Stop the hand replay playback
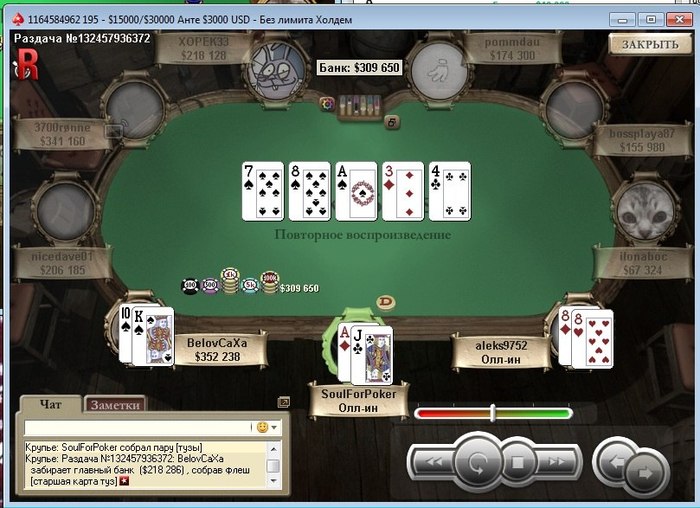Image resolution: width=700 pixels, height=508 pixels. tap(517, 463)
